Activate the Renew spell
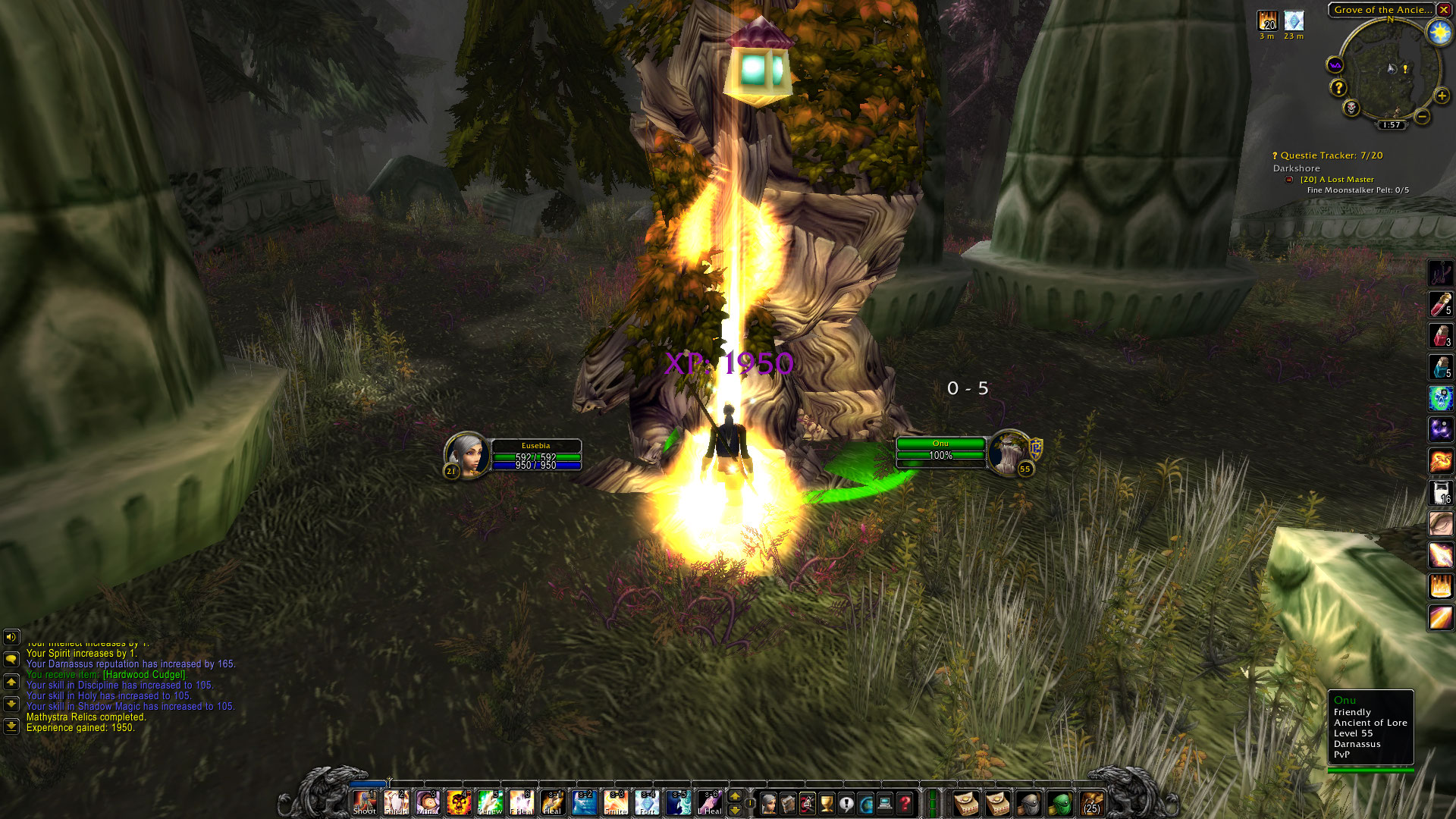The width and height of the screenshot is (1456, 819). pos(490,802)
